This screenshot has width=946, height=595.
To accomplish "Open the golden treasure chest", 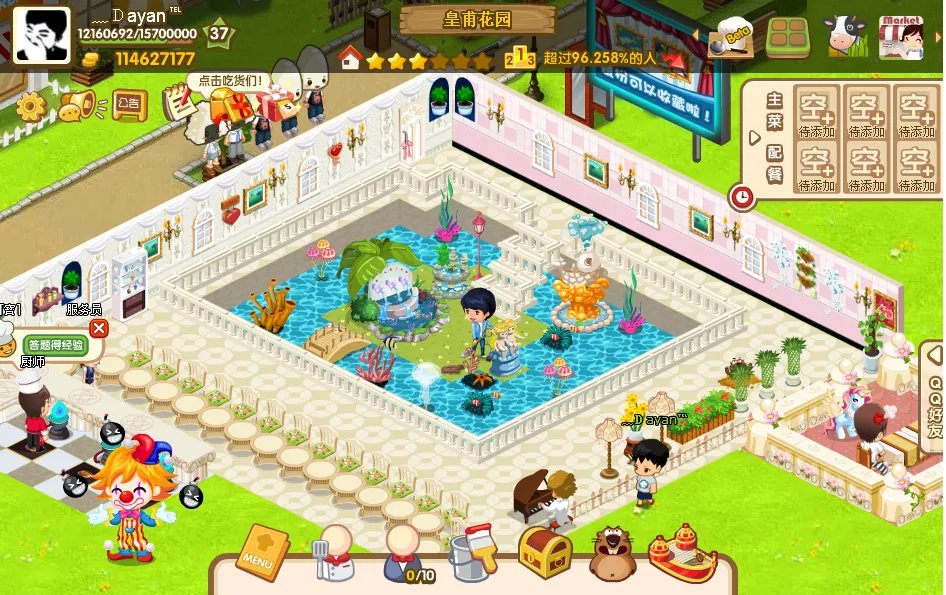I will [x=544, y=553].
